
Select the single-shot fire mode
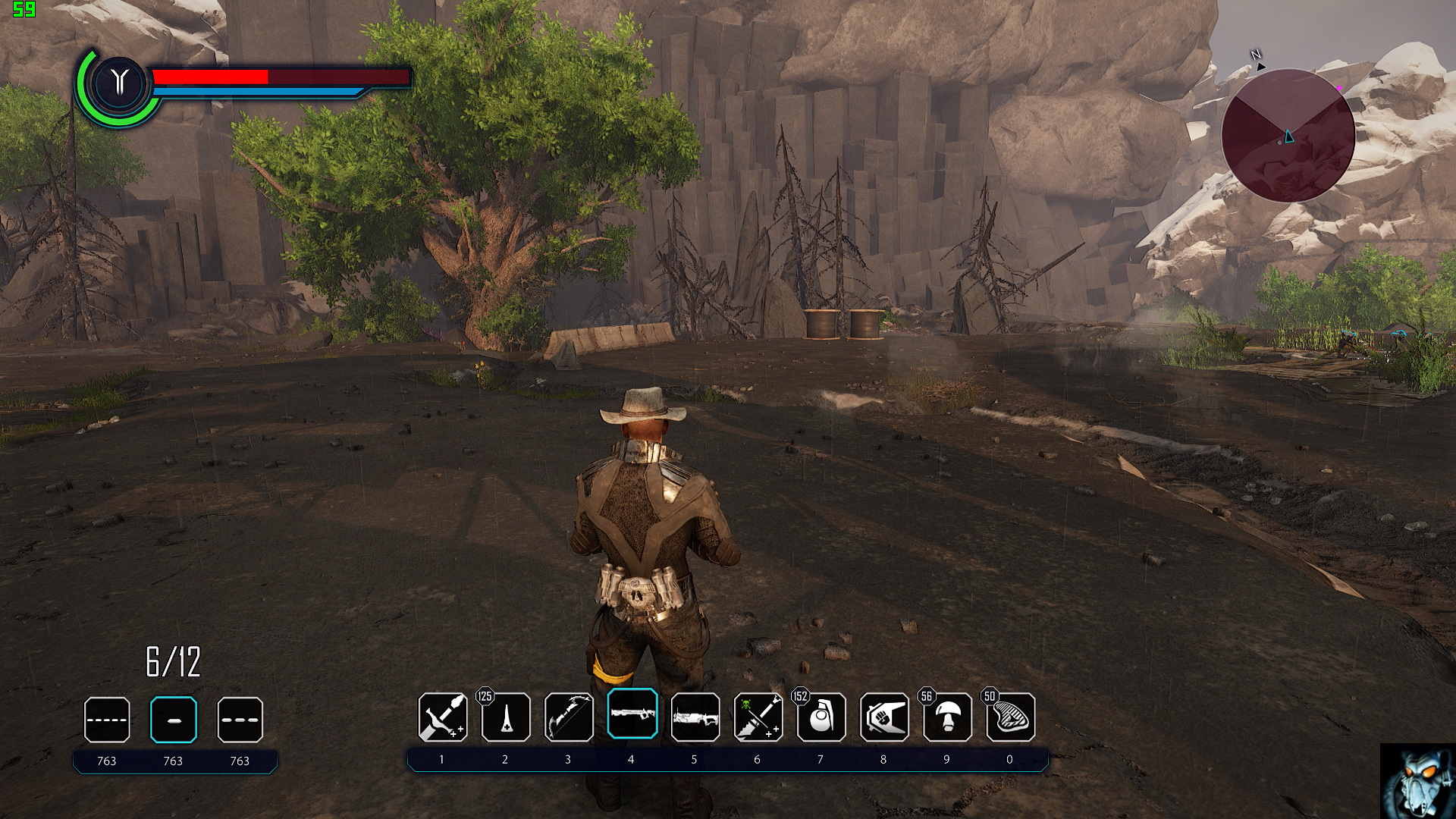tap(174, 720)
